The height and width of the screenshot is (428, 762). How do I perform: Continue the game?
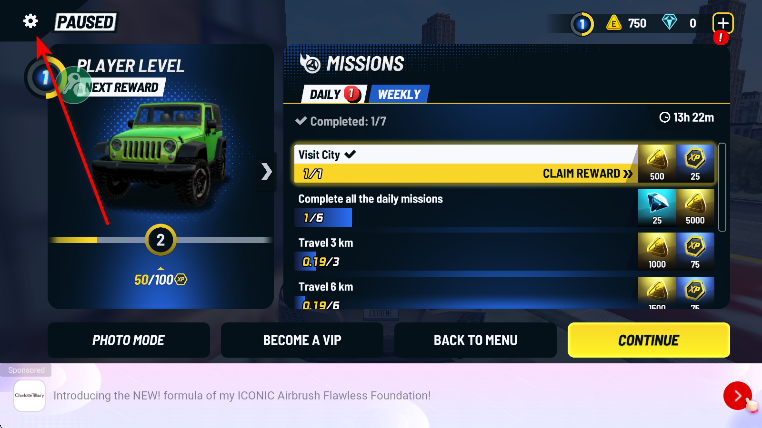point(648,340)
